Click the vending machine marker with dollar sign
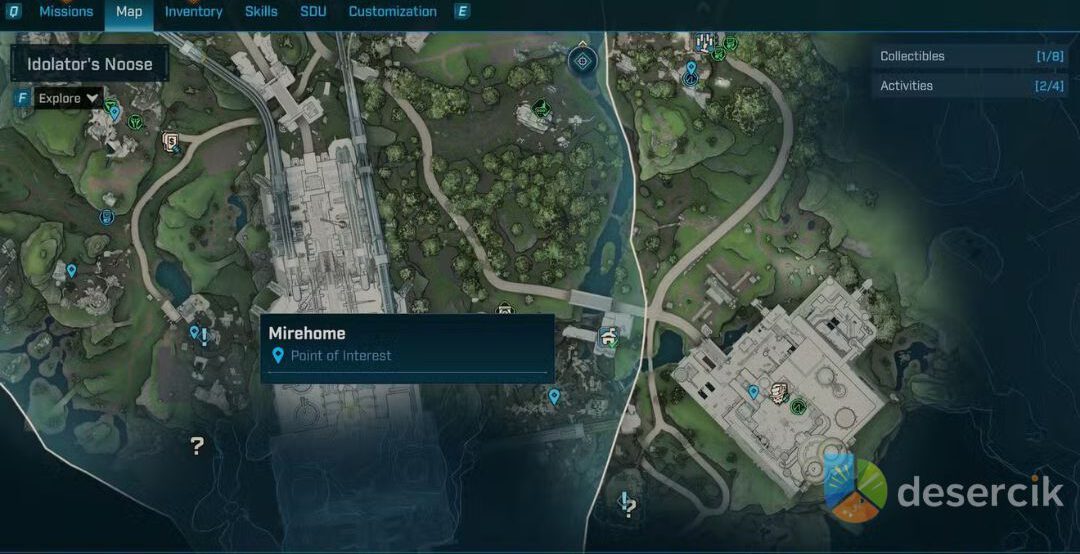This screenshot has height=554, width=1080. point(172,141)
